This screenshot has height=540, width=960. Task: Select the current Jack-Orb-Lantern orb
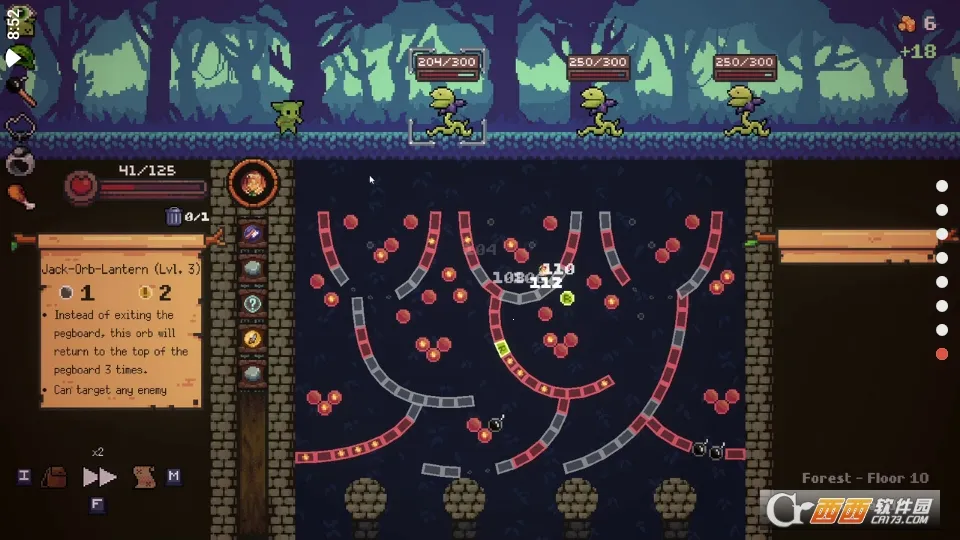click(253, 183)
